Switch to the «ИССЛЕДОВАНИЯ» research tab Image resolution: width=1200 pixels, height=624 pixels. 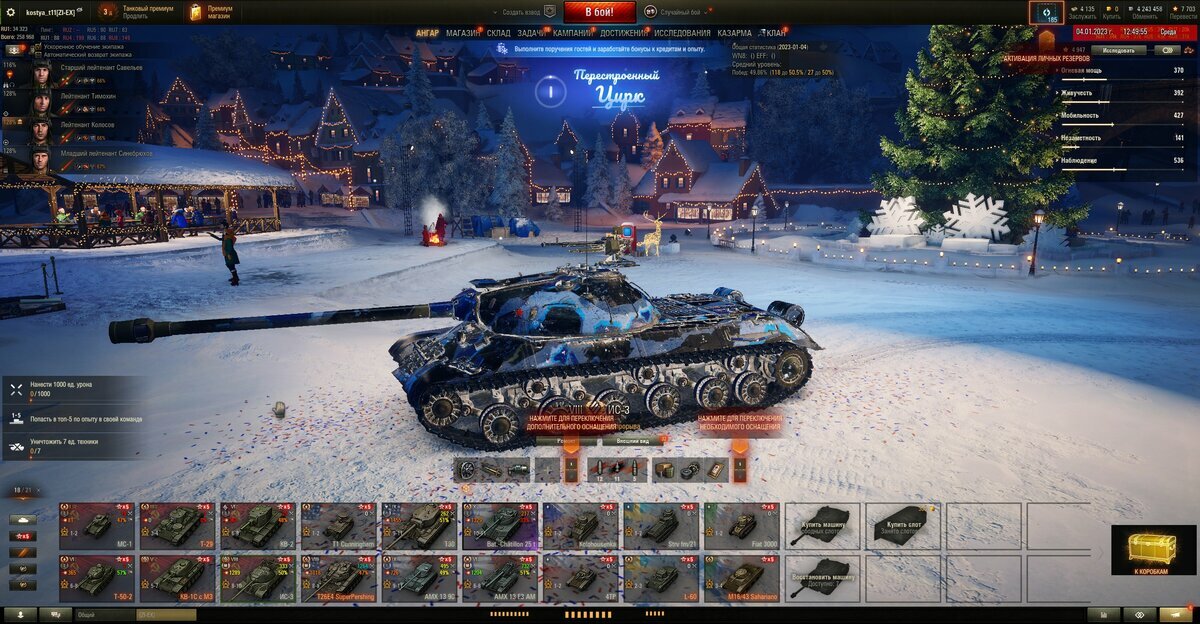[683, 33]
